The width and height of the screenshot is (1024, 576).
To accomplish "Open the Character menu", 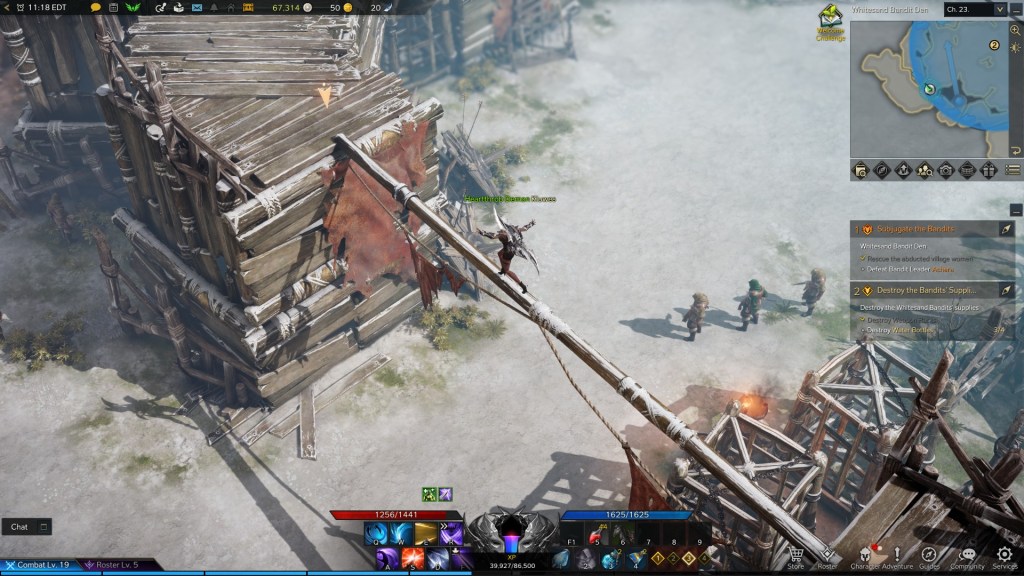I will point(863,556).
